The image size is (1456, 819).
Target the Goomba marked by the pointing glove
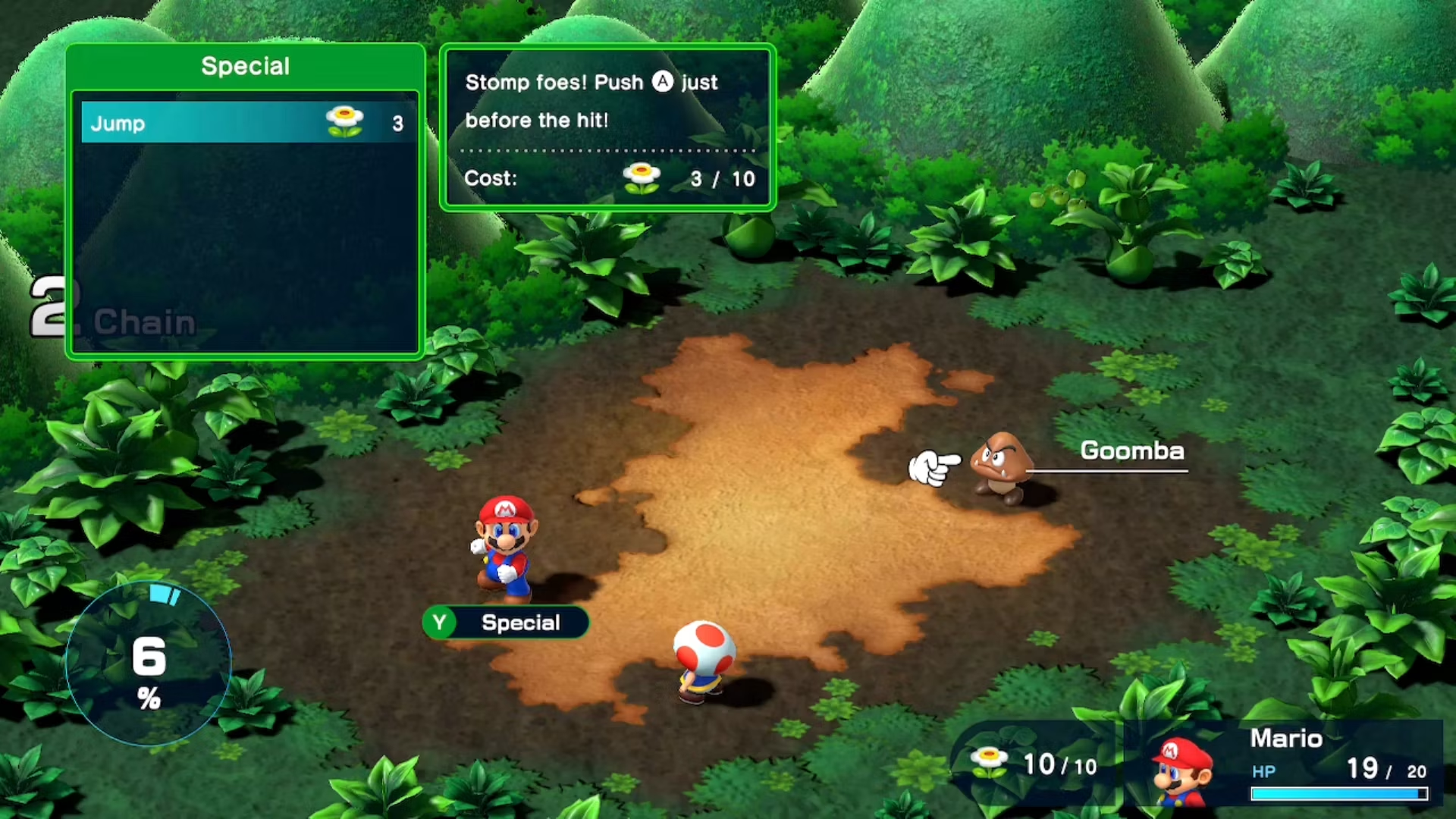click(x=1001, y=466)
